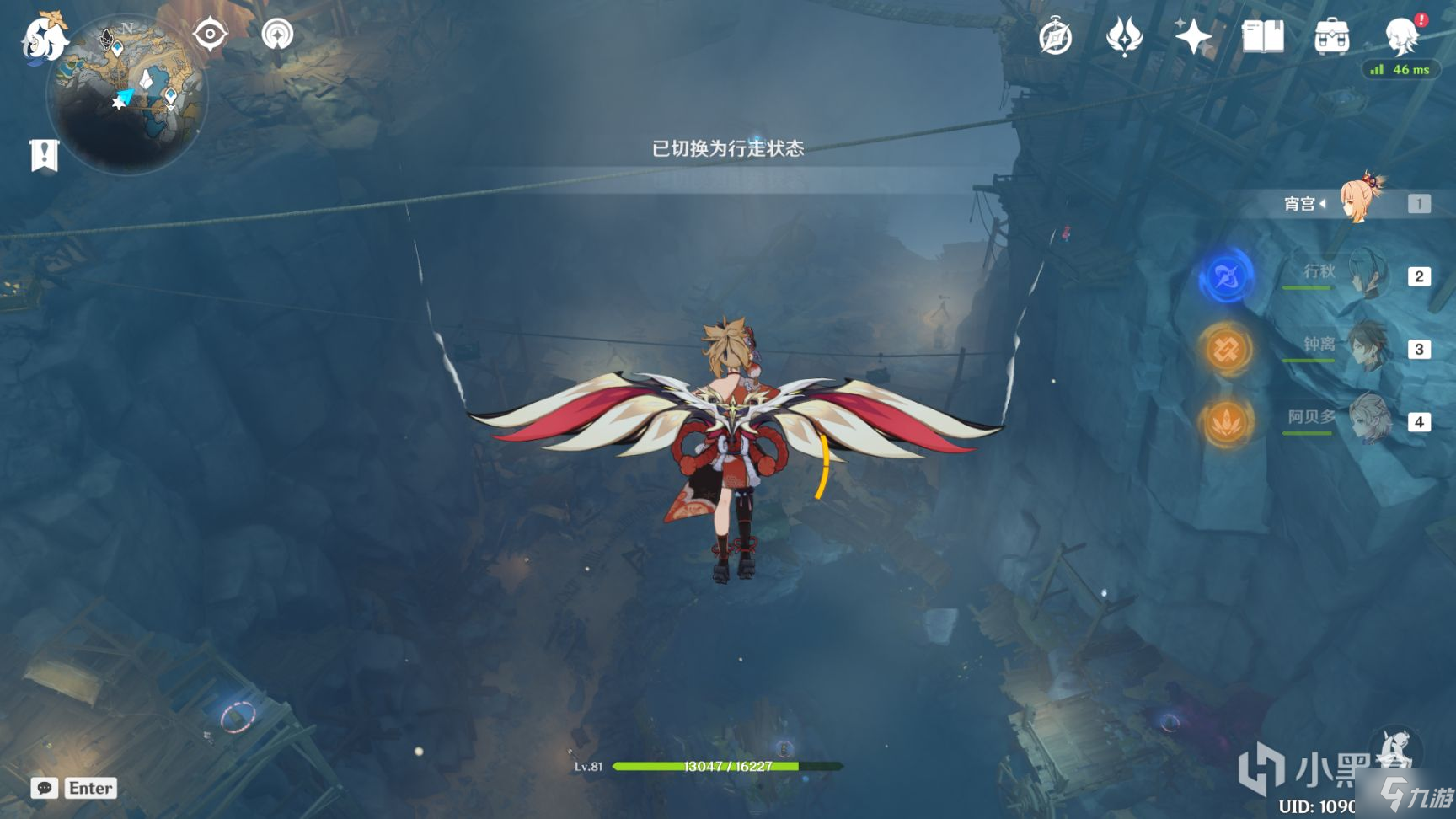Image resolution: width=1456 pixels, height=819 pixels.
Task: Open the character head icon with red alert
Action: point(1402,36)
